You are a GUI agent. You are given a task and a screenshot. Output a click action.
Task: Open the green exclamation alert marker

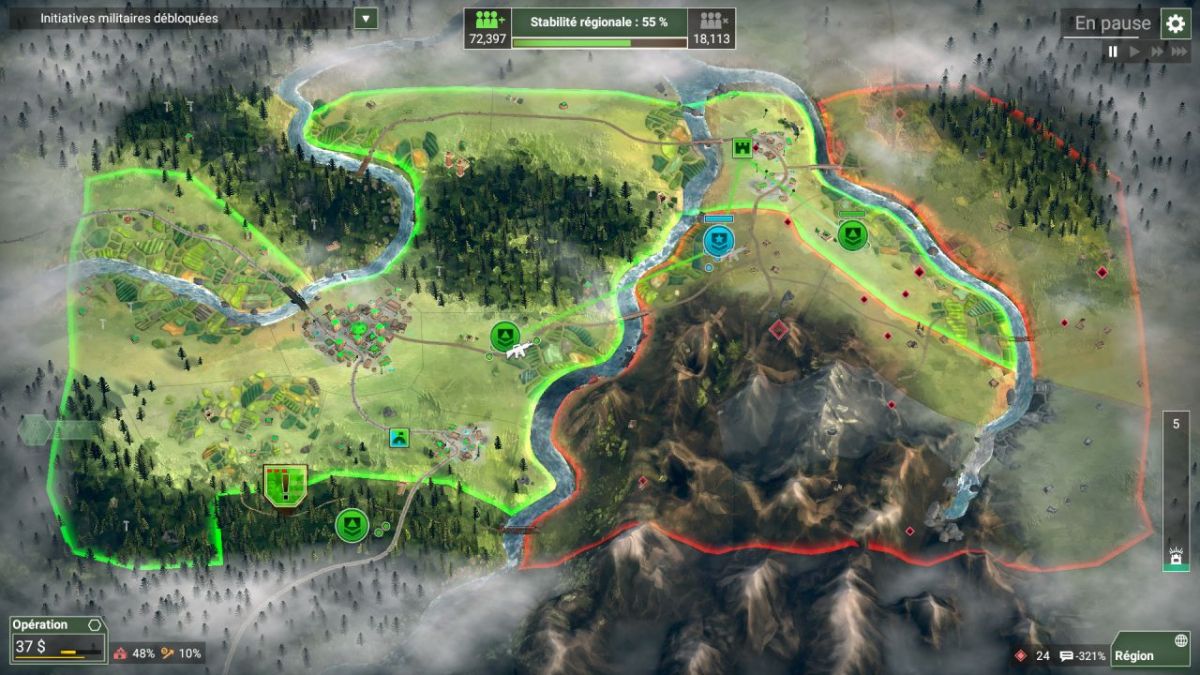285,484
